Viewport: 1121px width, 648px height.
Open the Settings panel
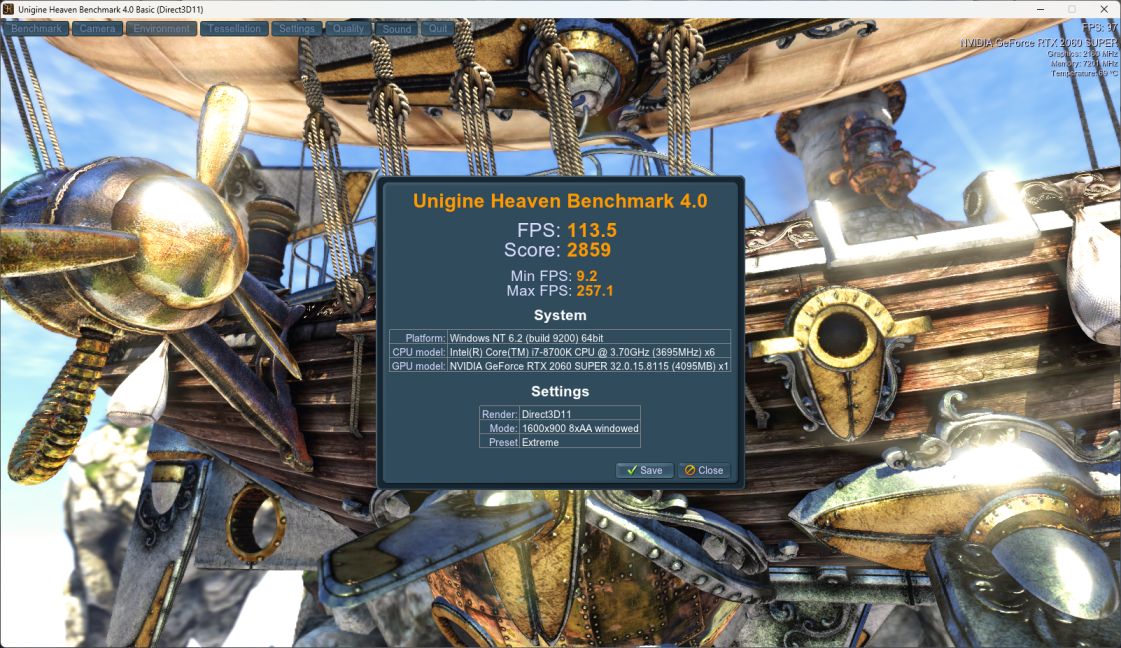tap(297, 29)
